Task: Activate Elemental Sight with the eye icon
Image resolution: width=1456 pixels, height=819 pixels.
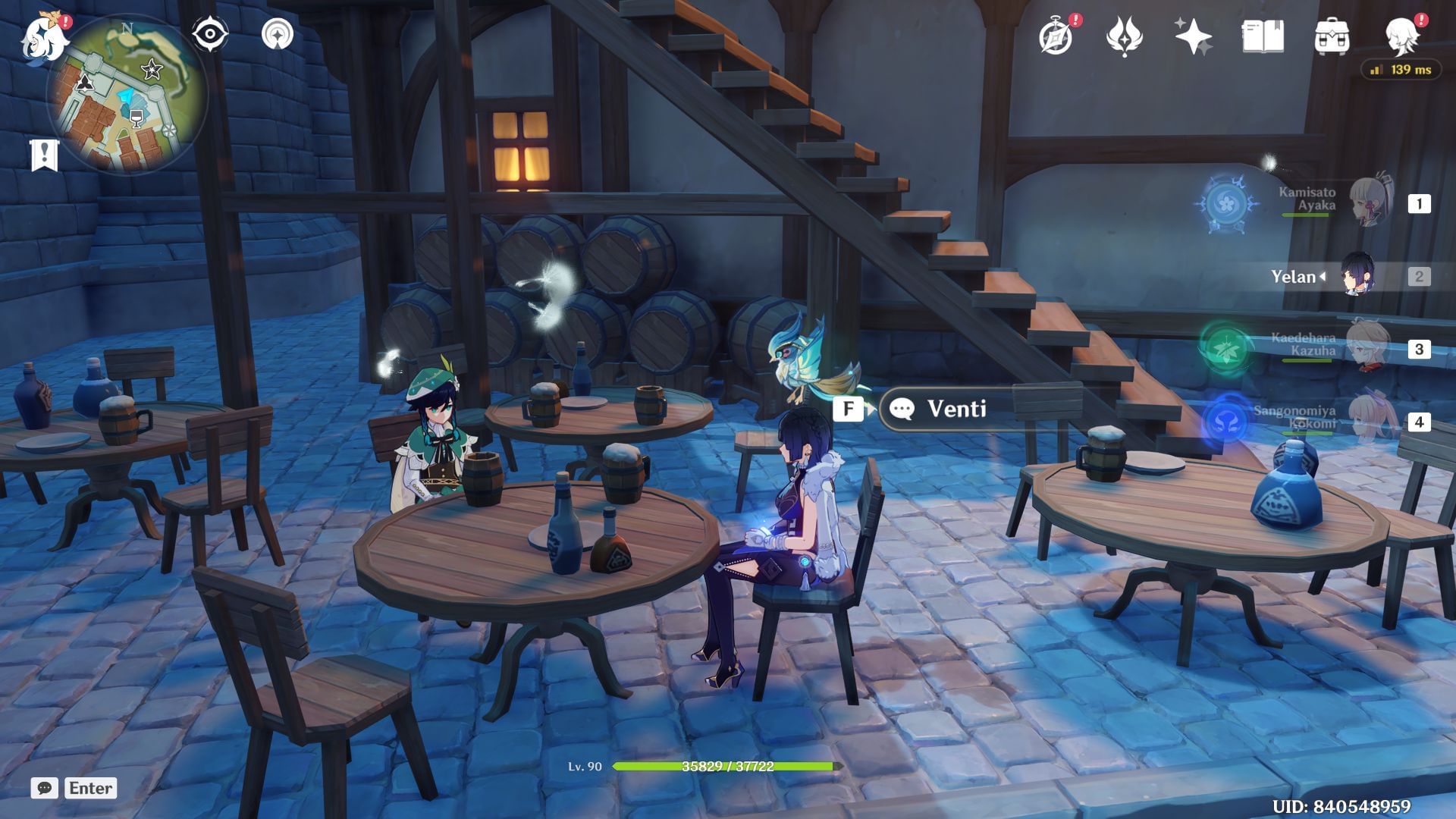Action: coord(209,33)
